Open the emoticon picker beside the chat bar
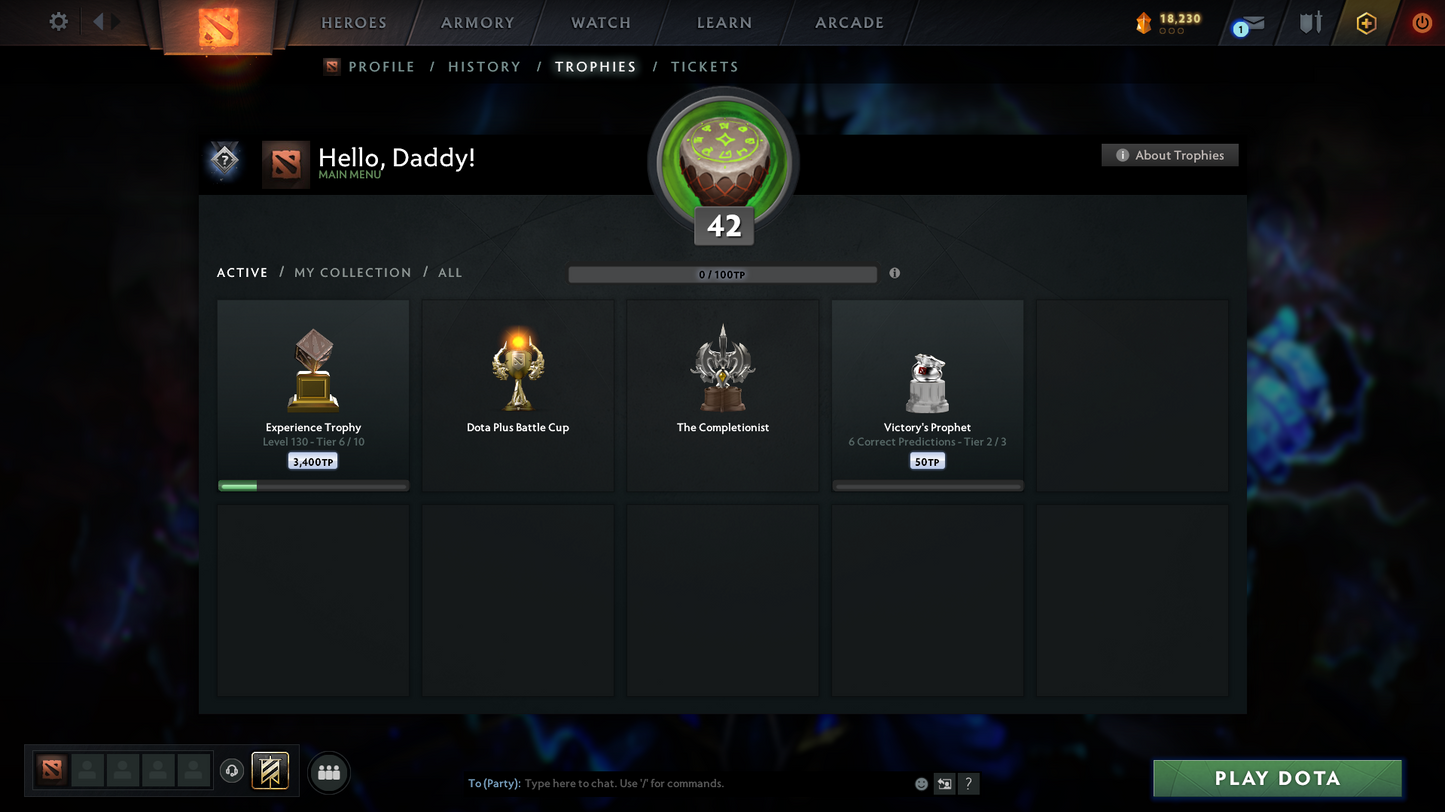The height and width of the screenshot is (812, 1445). [x=920, y=784]
